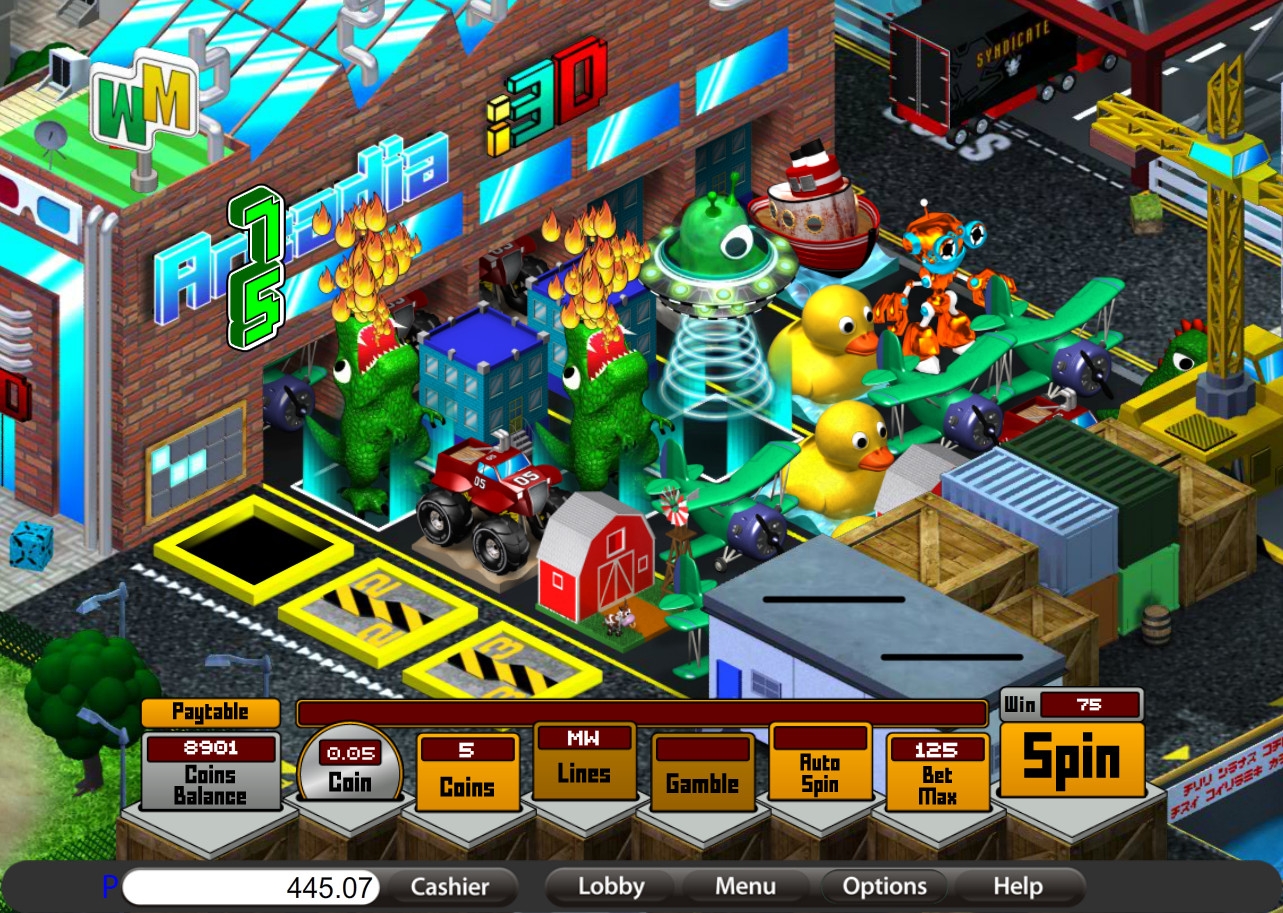Open the Help section
Image resolution: width=1283 pixels, height=913 pixels.
(x=1019, y=887)
